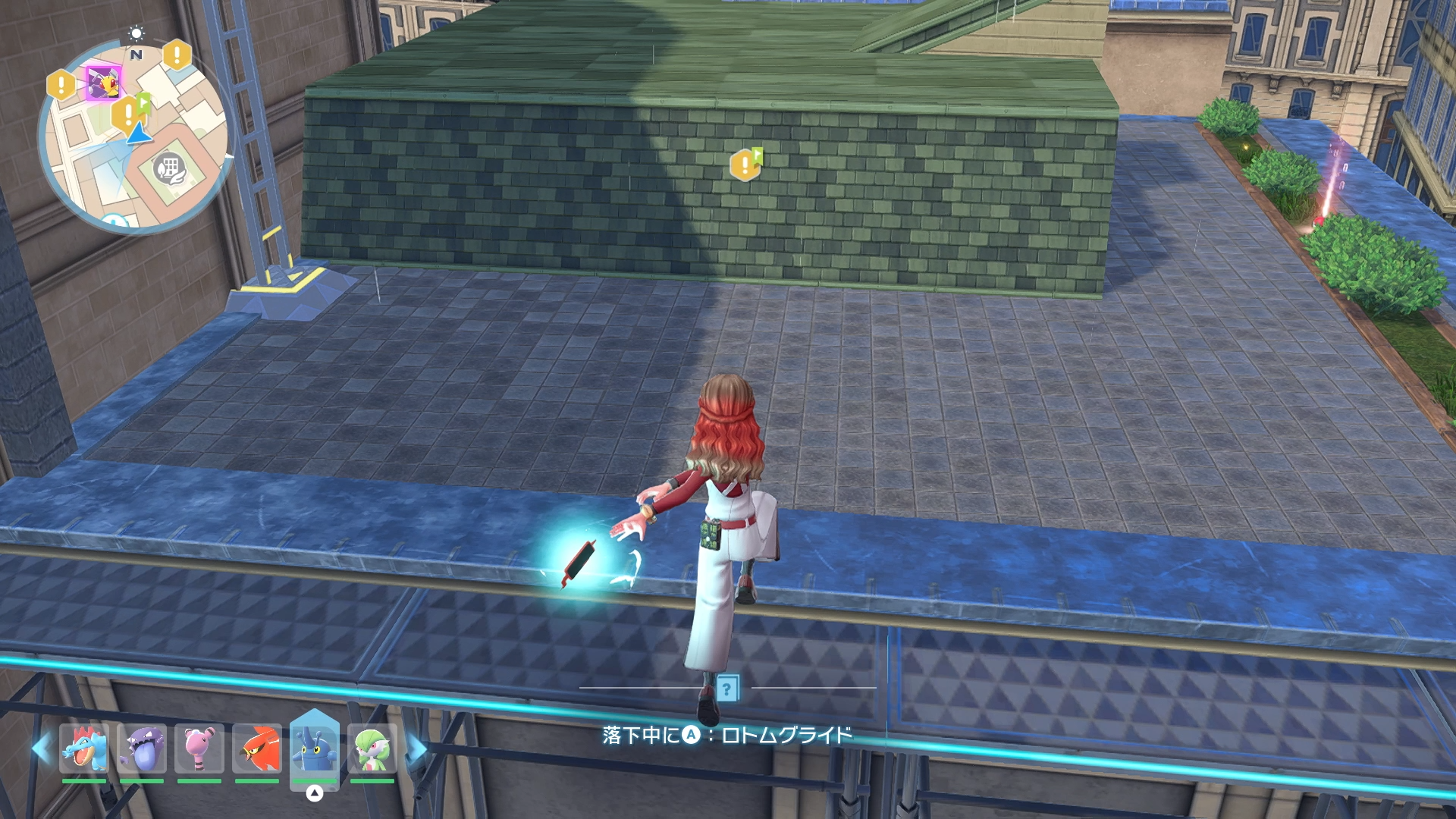Pick Talonflame from the party bar
This screenshot has height=819, width=1456.
[x=257, y=748]
